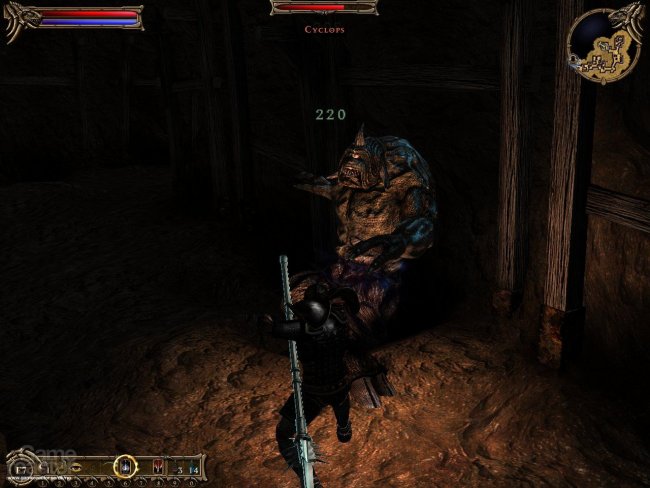Select the gold-ringed blue hotbar slot

125,466
